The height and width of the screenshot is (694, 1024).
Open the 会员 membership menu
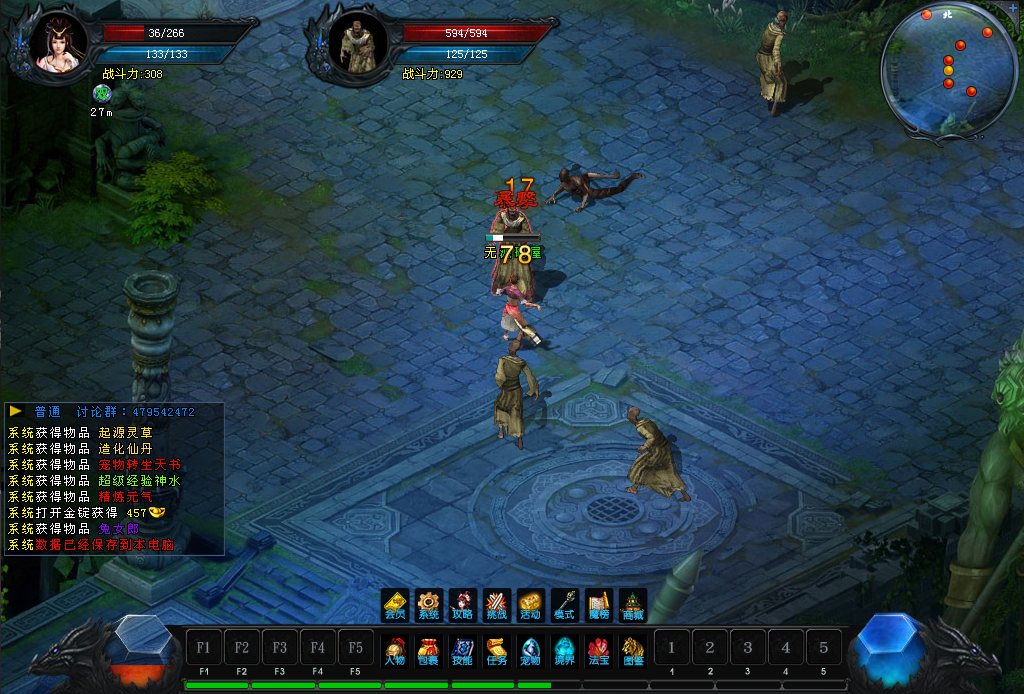coord(395,604)
